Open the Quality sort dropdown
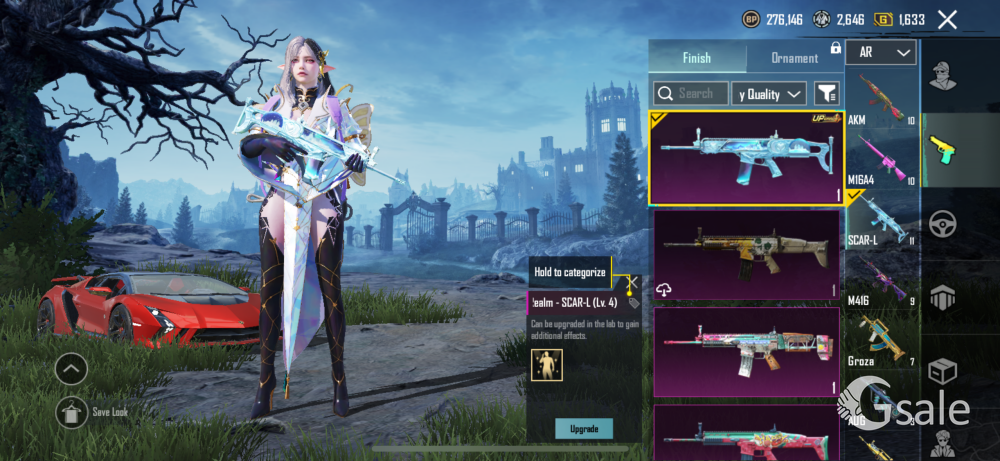 [768, 94]
